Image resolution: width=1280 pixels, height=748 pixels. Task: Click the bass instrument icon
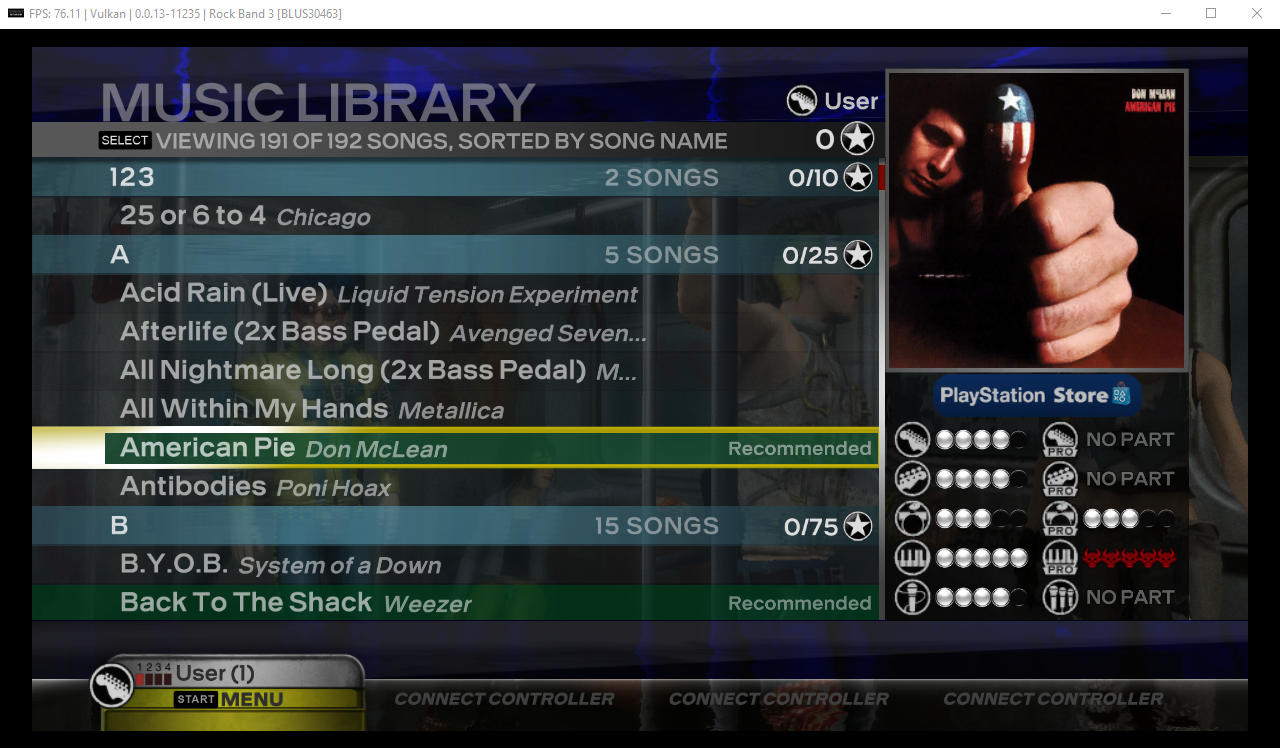point(912,478)
